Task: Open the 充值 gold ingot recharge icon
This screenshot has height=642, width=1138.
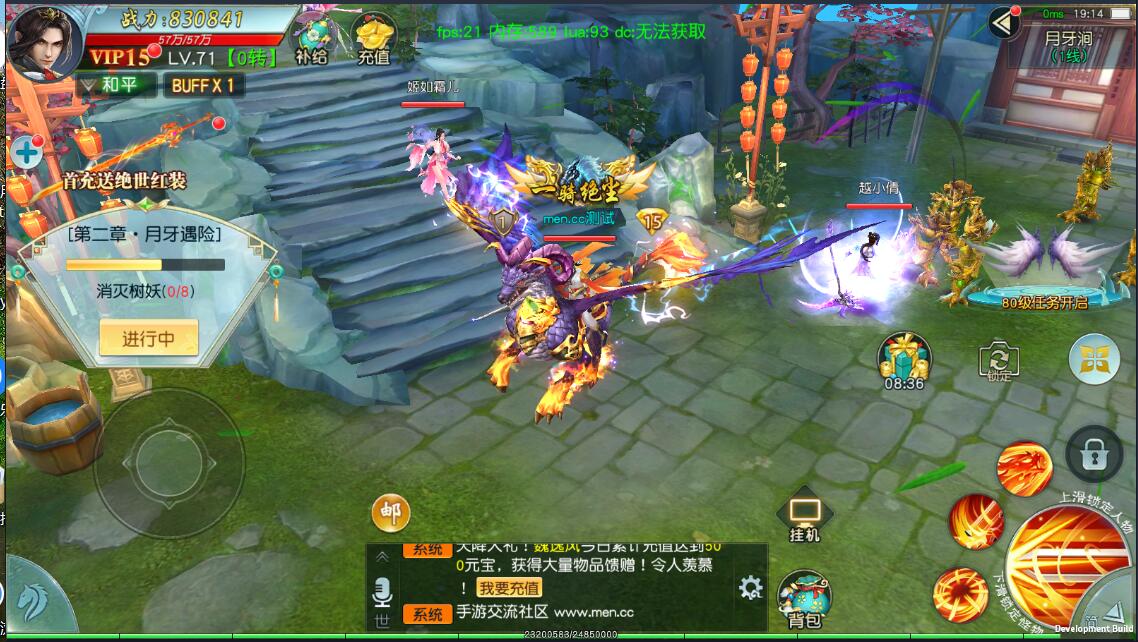Action: 373,37
